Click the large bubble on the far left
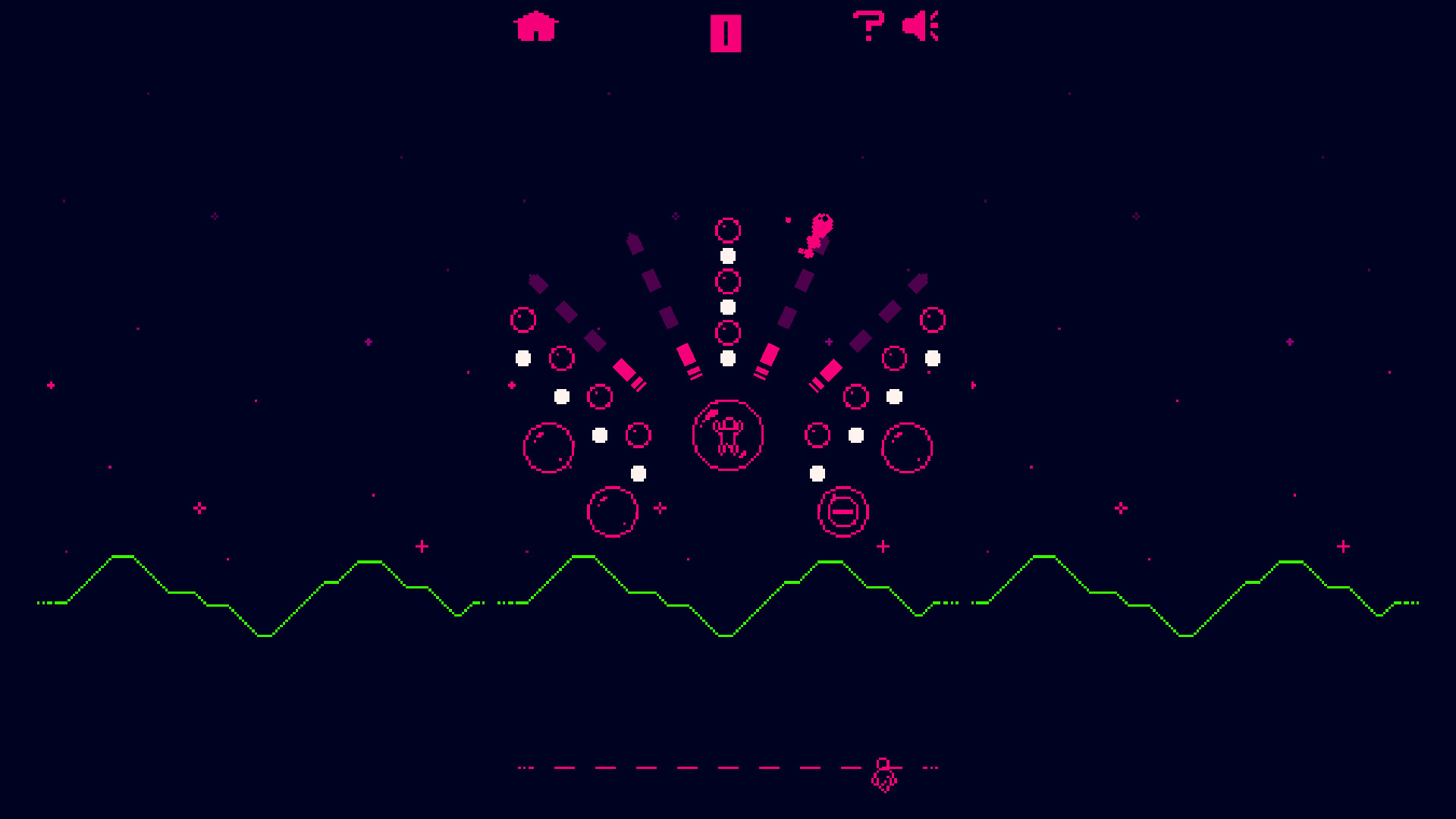Viewport: 1456px width, 819px height. [x=550, y=449]
